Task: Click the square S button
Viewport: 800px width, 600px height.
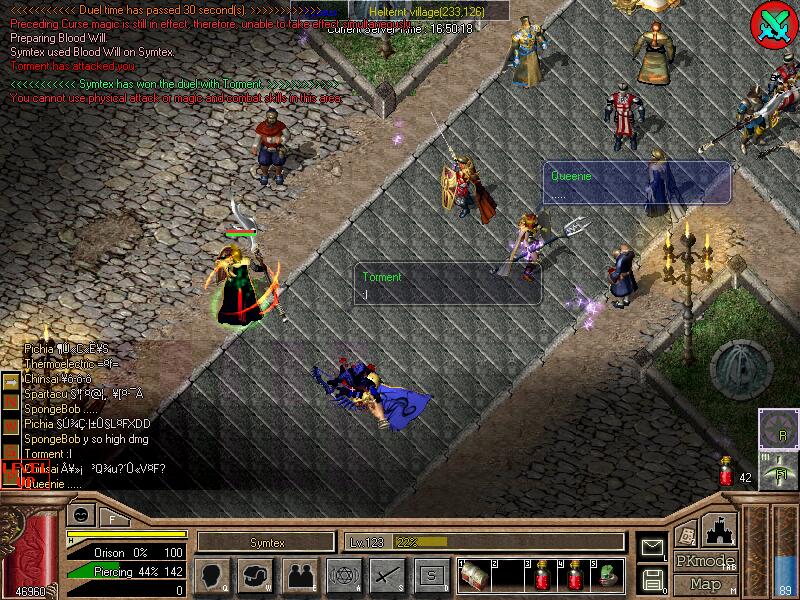Action: (x=430, y=574)
